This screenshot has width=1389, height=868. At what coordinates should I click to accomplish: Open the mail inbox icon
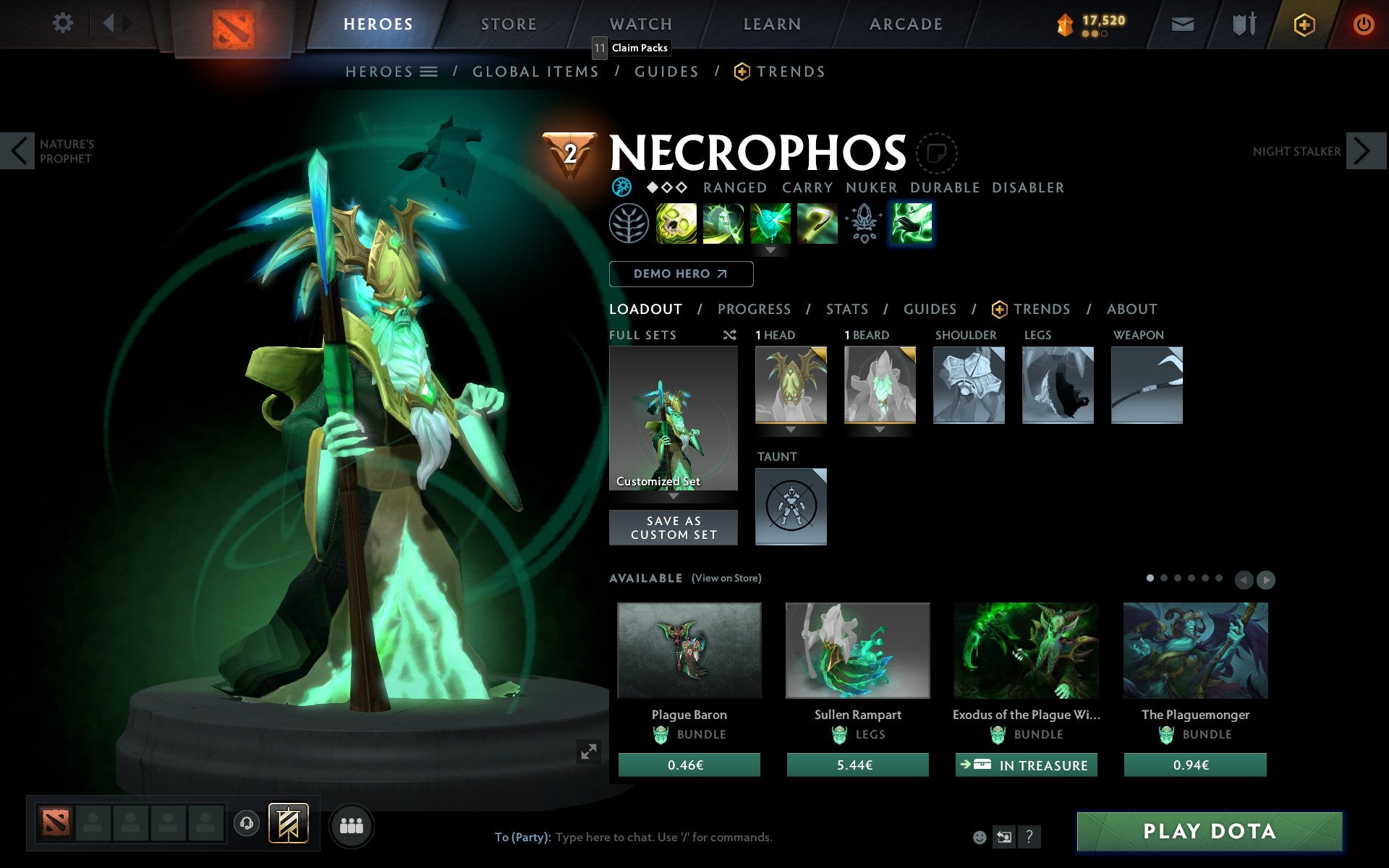point(1182,23)
